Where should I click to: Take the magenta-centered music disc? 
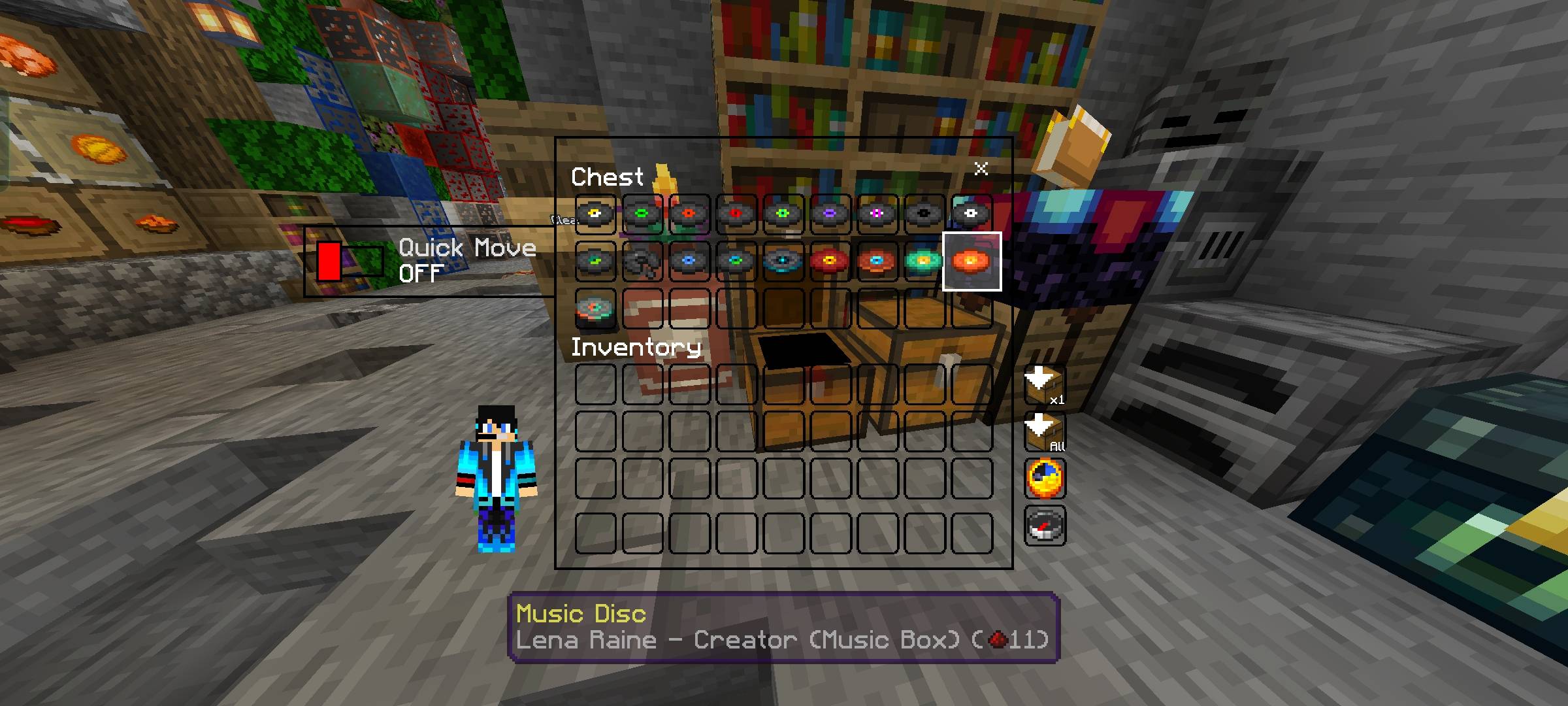click(877, 214)
